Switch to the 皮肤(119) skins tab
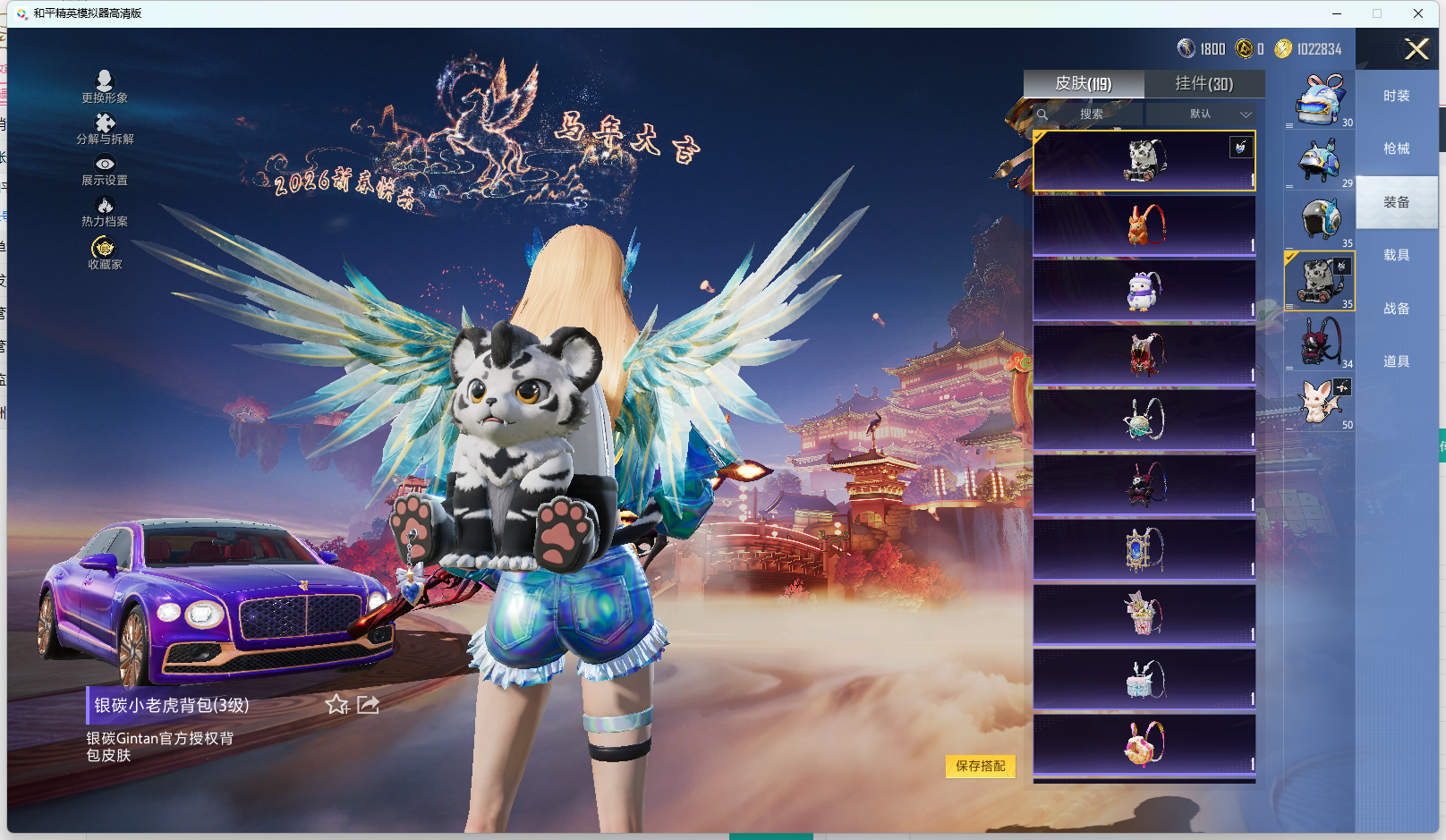Screen dimensions: 1446x840 [1084, 84]
